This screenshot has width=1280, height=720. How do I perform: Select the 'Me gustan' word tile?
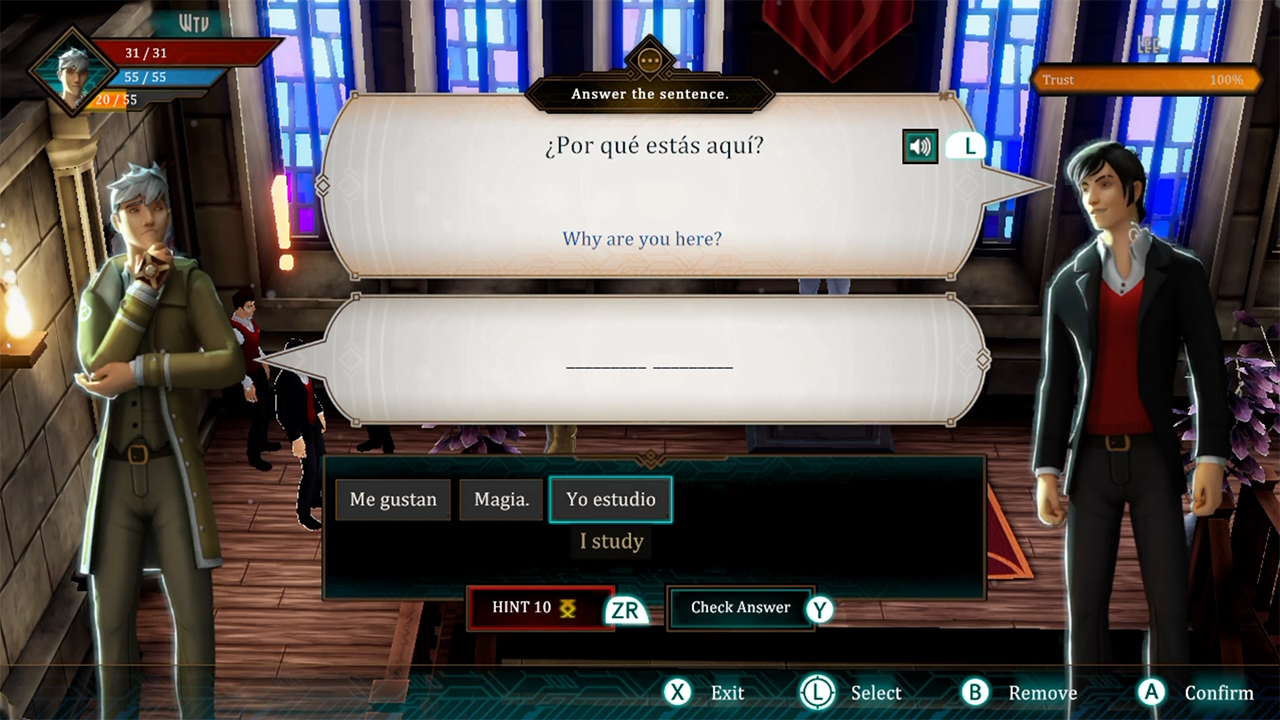[392, 499]
